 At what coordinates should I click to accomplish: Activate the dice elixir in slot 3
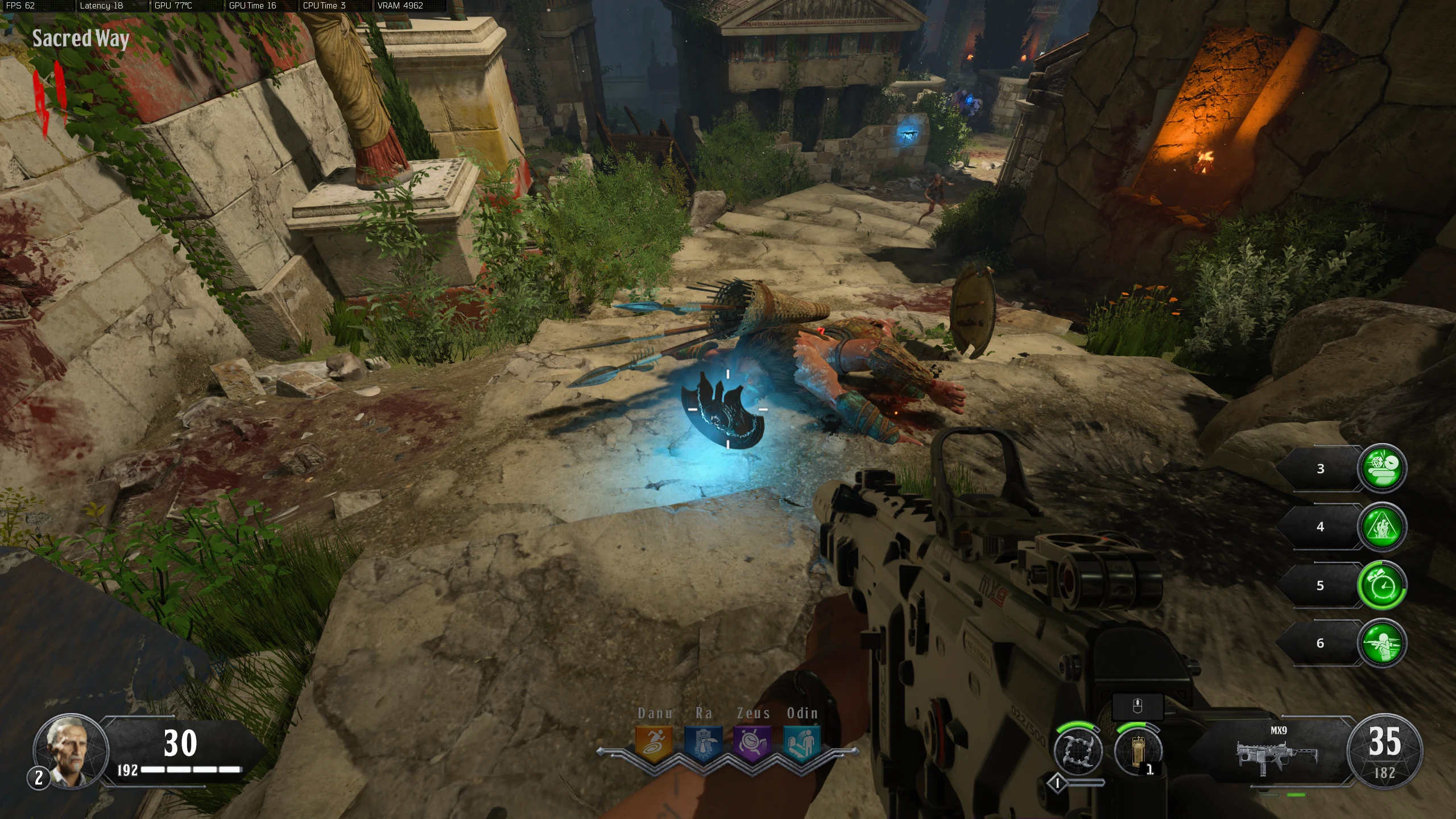click(1381, 468)
